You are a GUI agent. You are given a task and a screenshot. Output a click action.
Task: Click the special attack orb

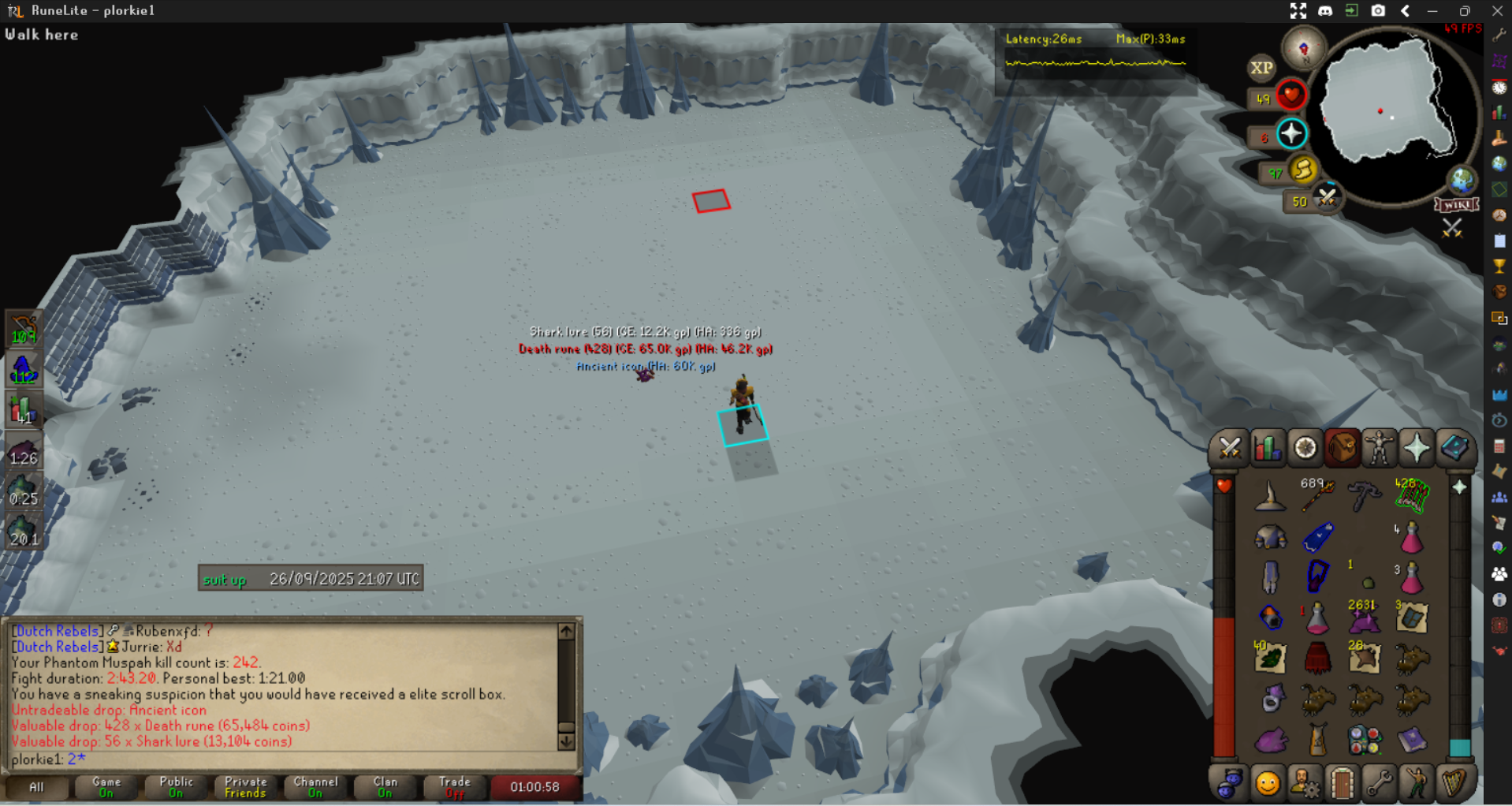[1327, 197]
